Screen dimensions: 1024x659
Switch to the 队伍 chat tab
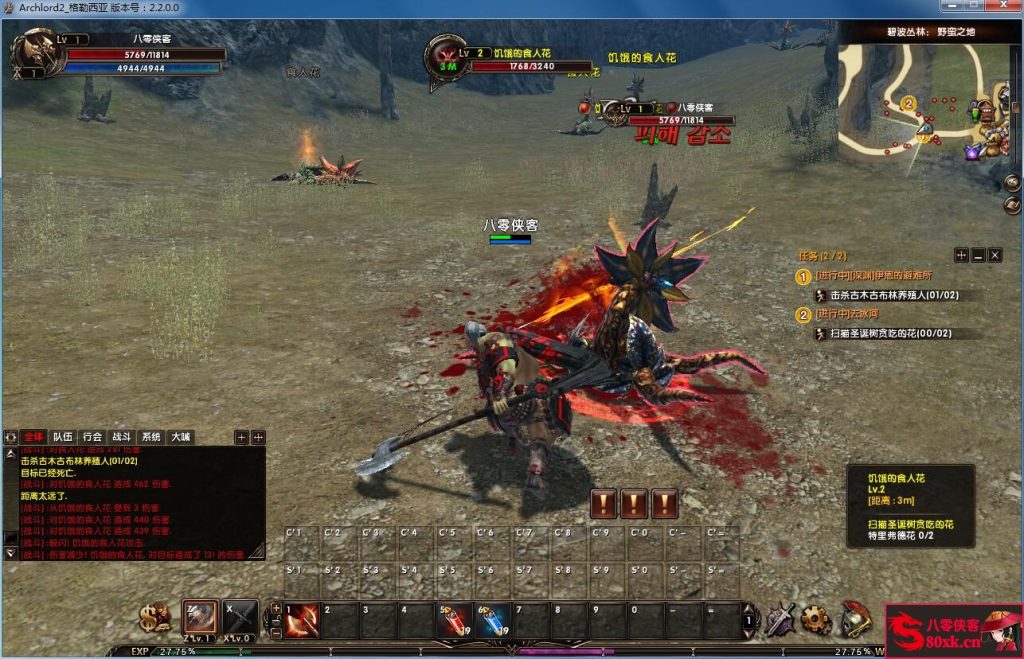tap(63, 437)
